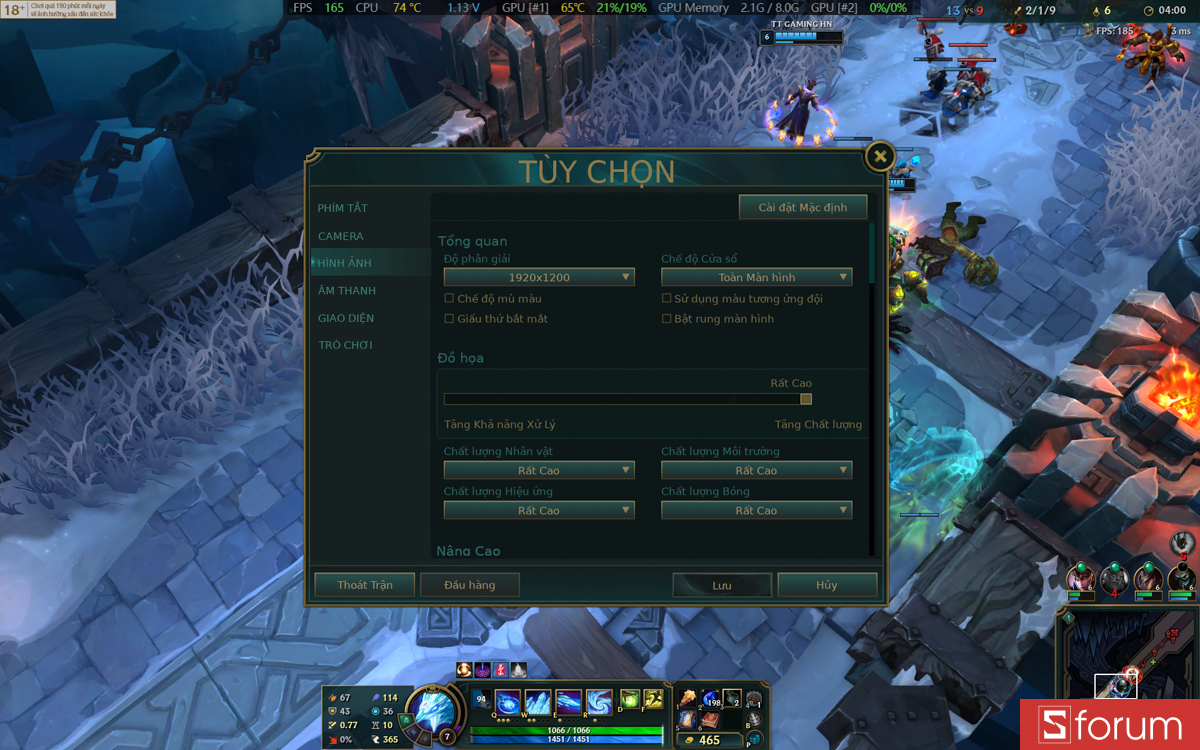Open the Phím Tắt hotkeys section
The image size is (1200, 750).
pyautogui.click(x=343, y=208)
